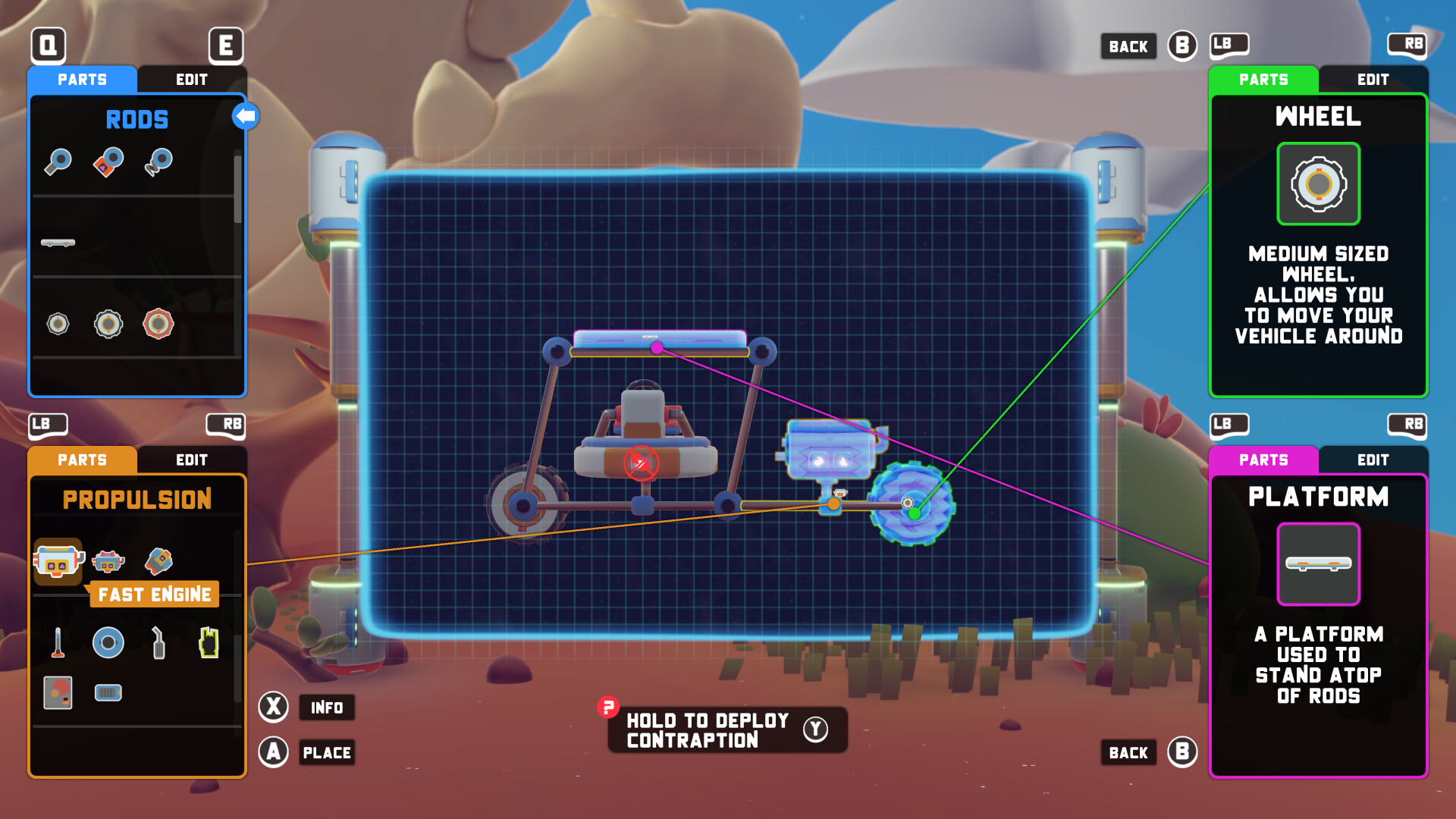The image size is (1456, 819).
Task: Select the thermometer-like part in Propulsion
Action: (59, 642)
